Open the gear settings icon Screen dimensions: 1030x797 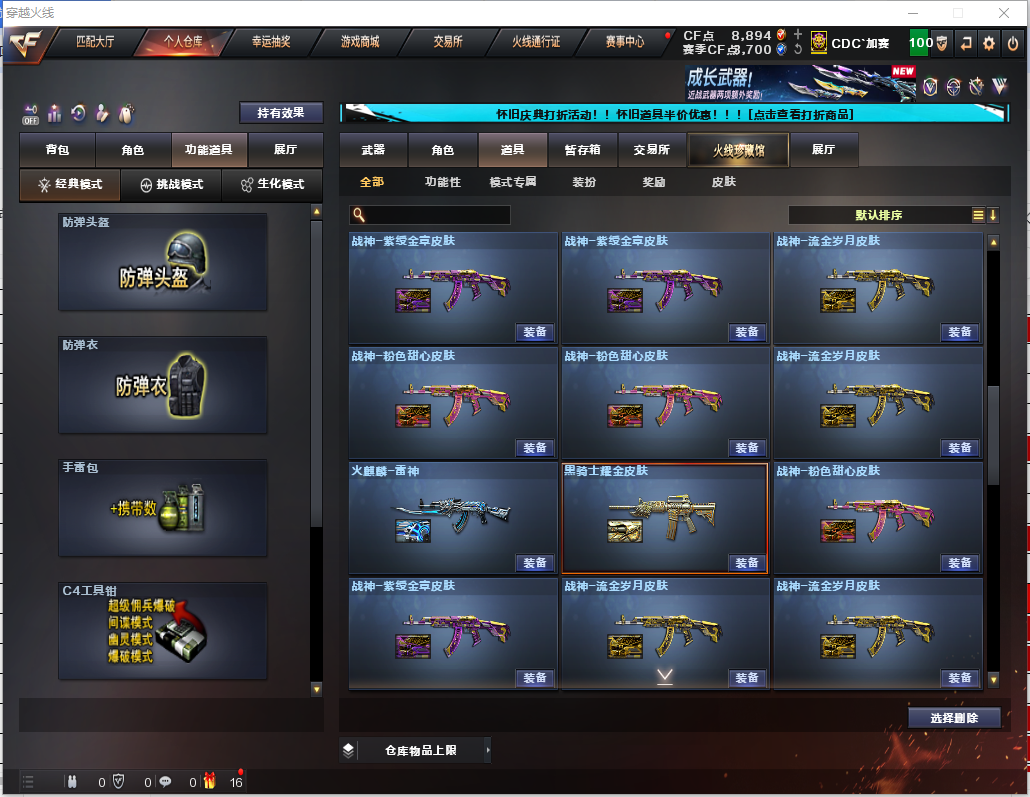pyautogui.click(x=988, y=43)
